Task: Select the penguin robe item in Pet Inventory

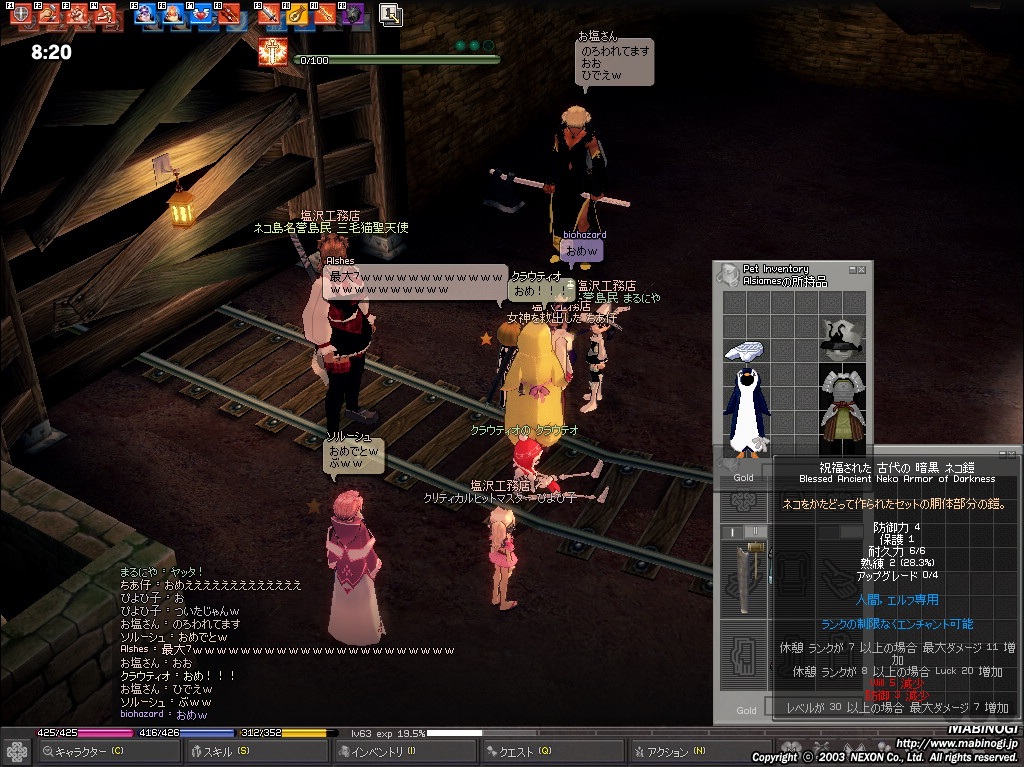Action: pyautogui.click(x=744, y=409)
